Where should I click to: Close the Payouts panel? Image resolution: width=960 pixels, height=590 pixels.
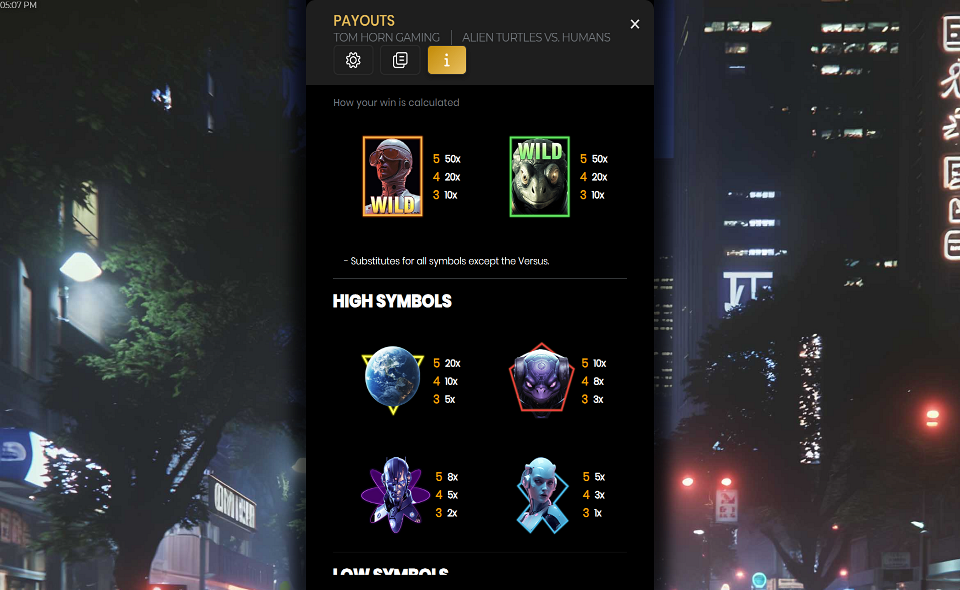click(635, 24)
